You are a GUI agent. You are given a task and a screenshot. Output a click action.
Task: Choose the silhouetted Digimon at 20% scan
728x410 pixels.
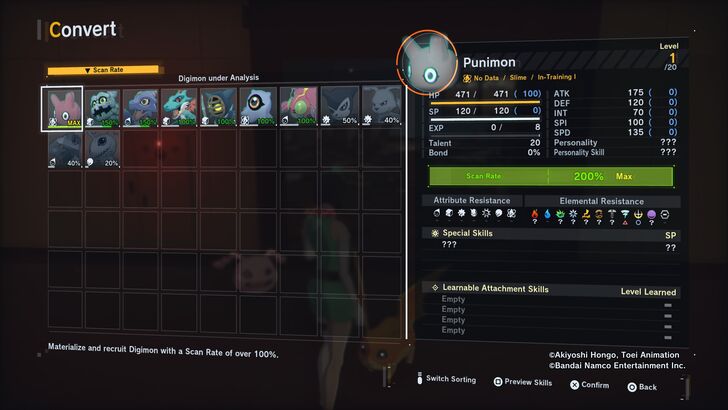click(101, 147)
